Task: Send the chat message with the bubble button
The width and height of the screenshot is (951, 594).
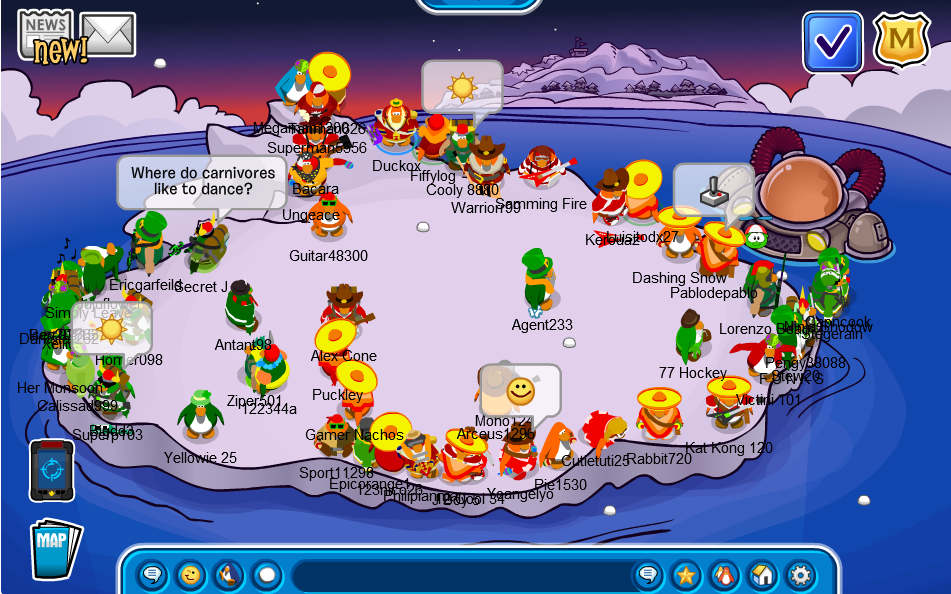Action: click(x=648, y=575)
